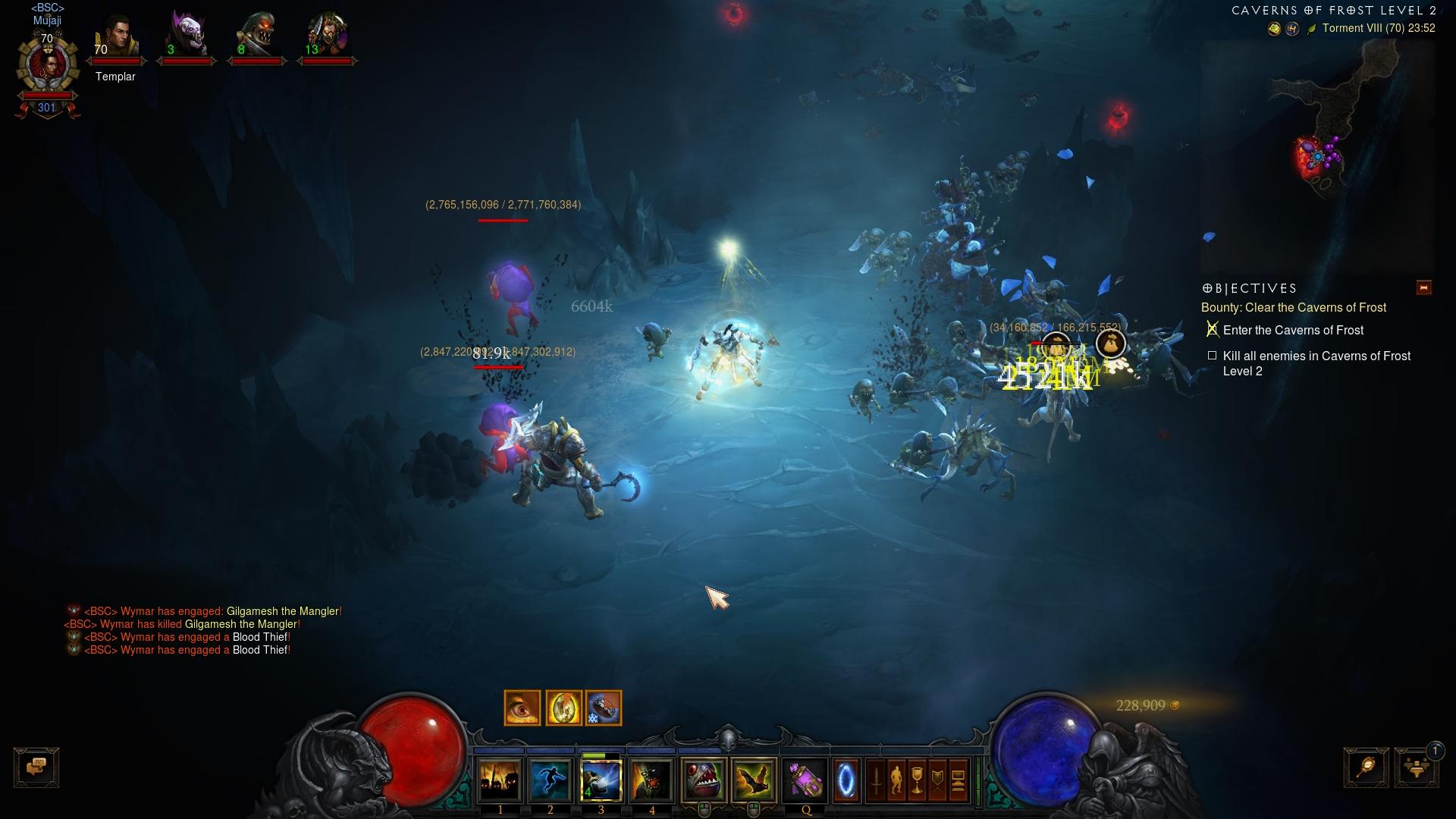1456x819 pixels.
Task: Click the Templar follower portrait
Action: tap(117, 39)
